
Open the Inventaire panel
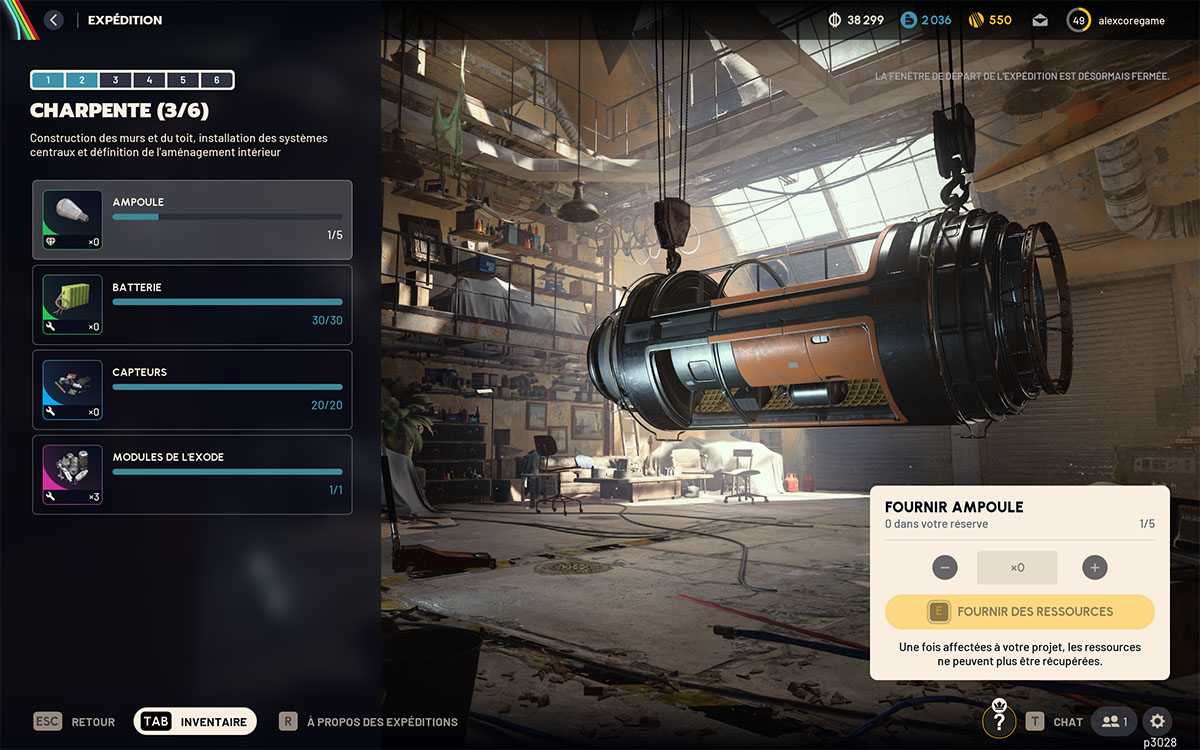pyautogui.click(x=196, y=721)
